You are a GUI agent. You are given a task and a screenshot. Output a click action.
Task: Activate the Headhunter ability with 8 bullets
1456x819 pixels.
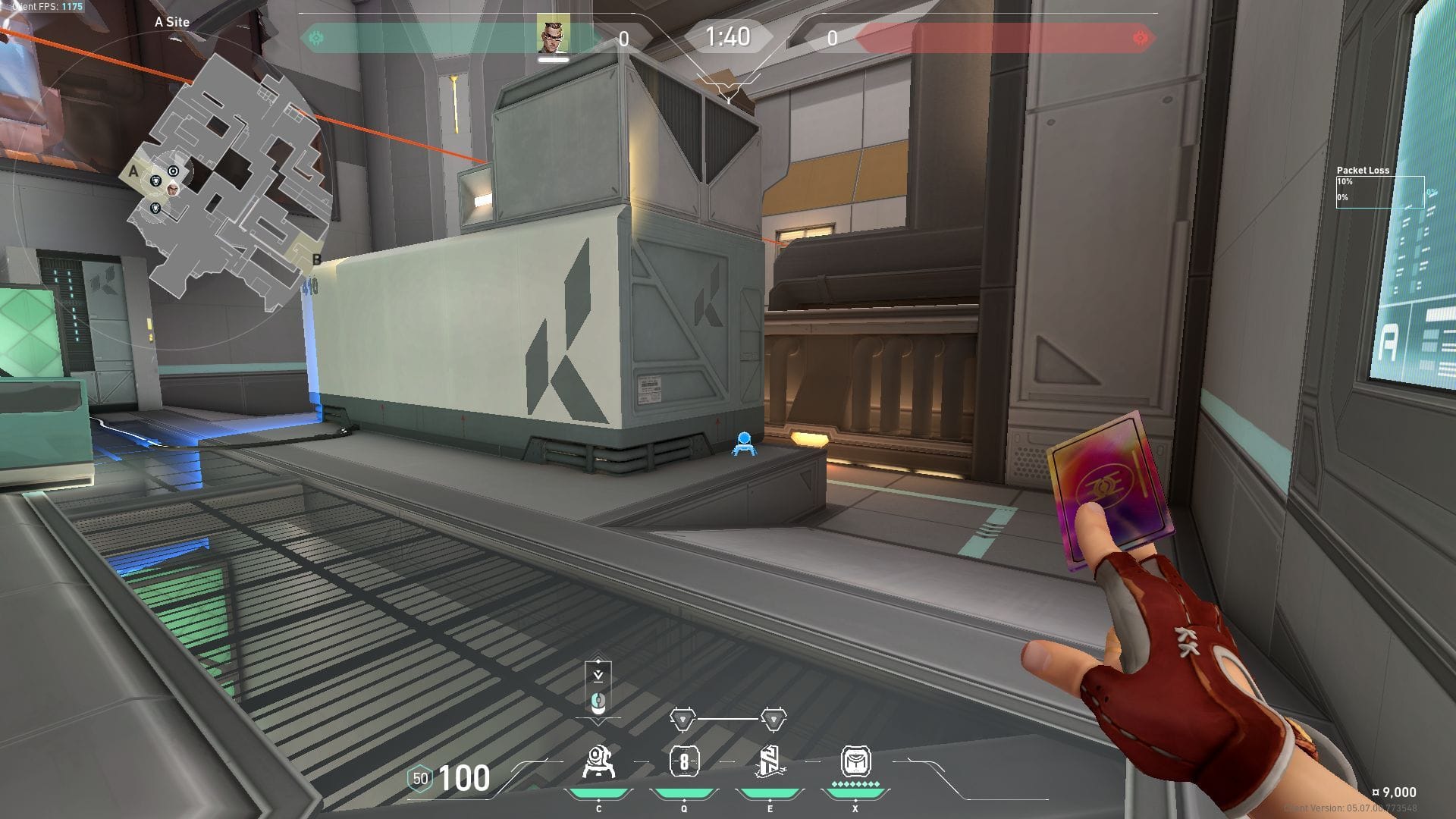coord(684,762)
